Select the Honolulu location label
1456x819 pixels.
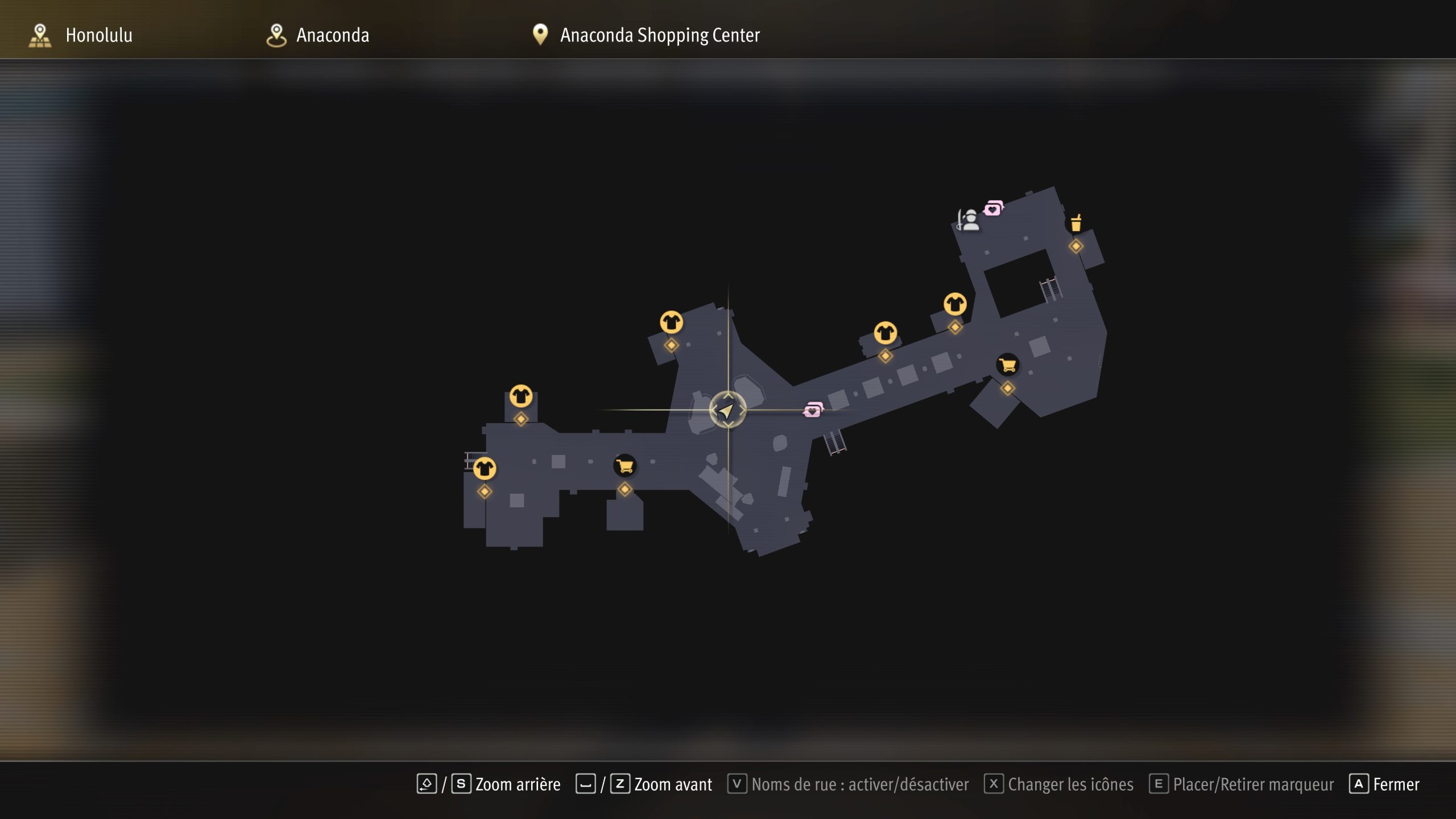coord(98,35)
